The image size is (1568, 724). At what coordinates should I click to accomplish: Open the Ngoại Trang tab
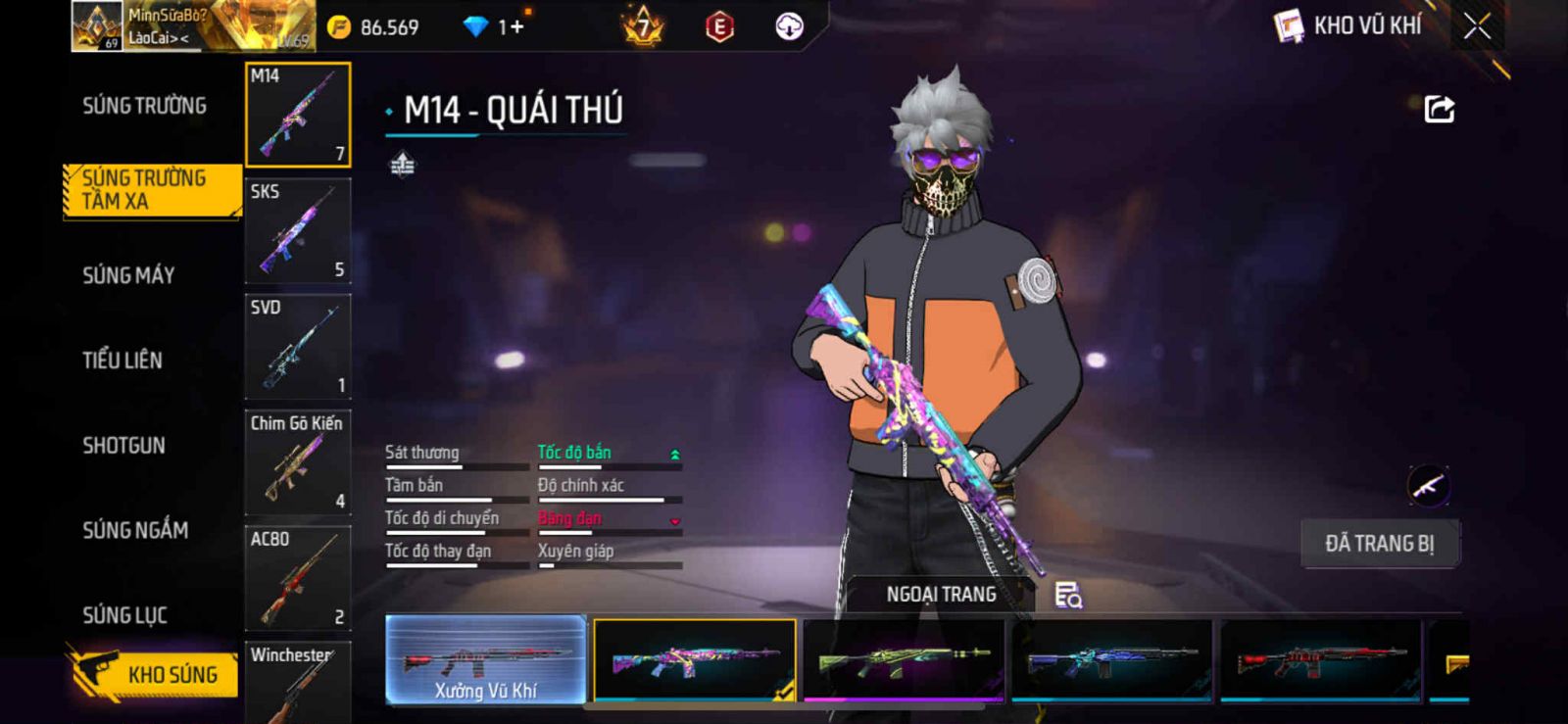tap(941, 595)
